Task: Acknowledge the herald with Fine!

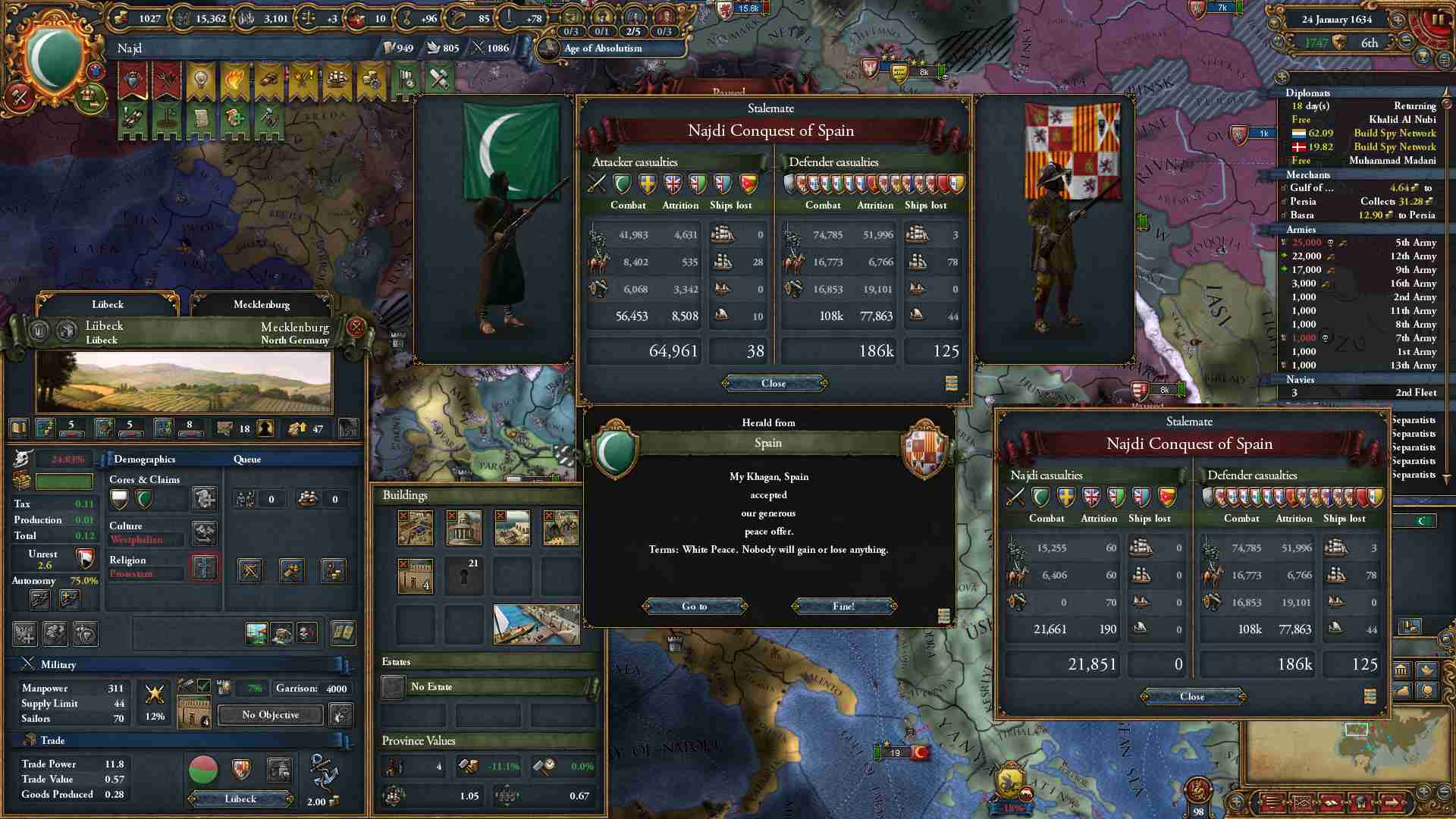Action: (843, 607)
